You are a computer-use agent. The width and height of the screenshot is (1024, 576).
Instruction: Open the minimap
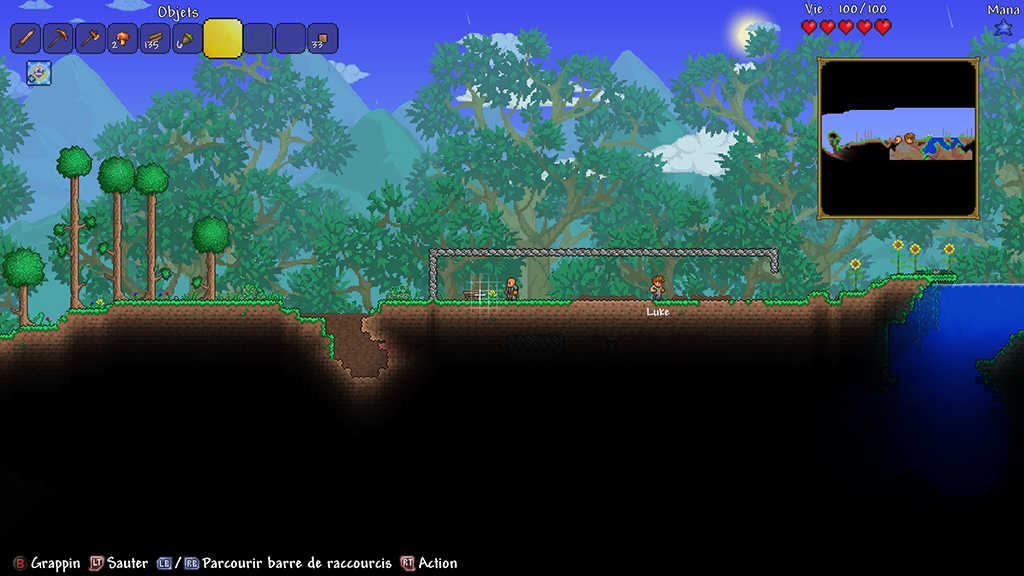point(898,138)
